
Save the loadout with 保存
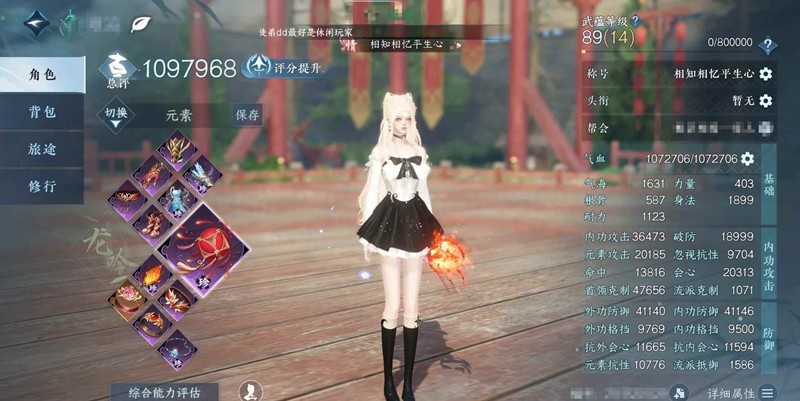pos(247,114)
